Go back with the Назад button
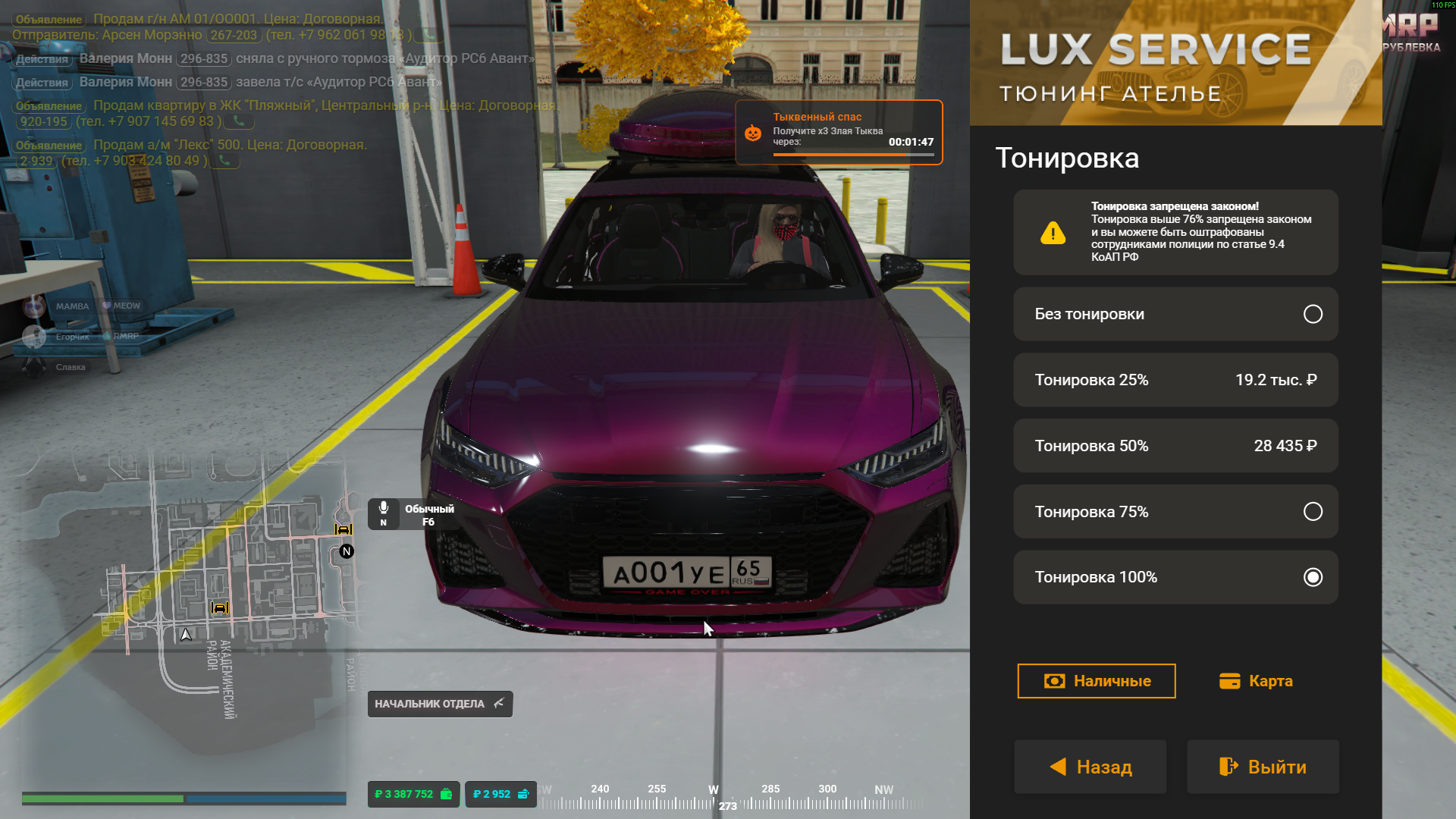 pos(1090,767)
